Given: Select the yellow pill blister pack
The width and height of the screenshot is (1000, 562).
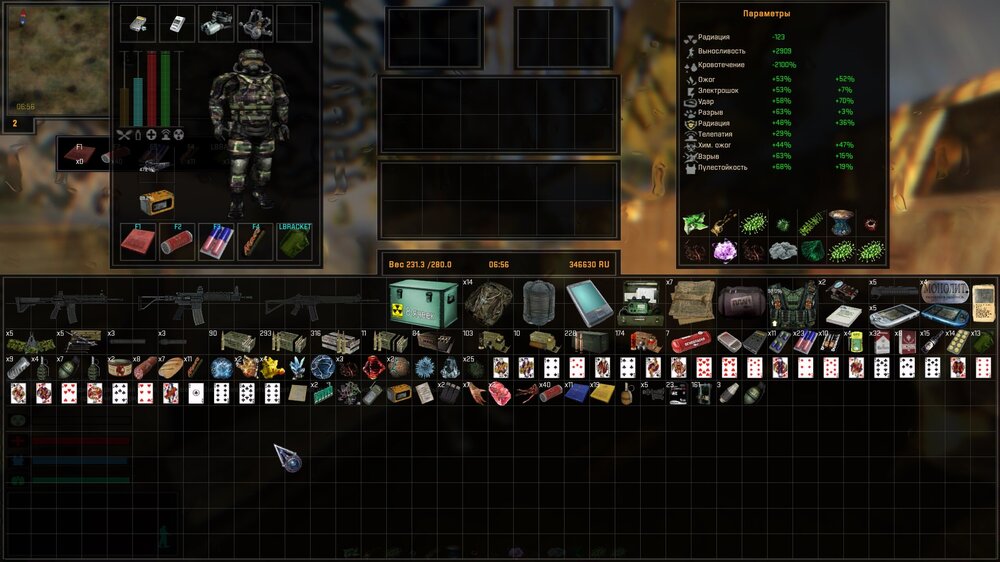Looking at the screenshot, I should (x=958, y=342).
